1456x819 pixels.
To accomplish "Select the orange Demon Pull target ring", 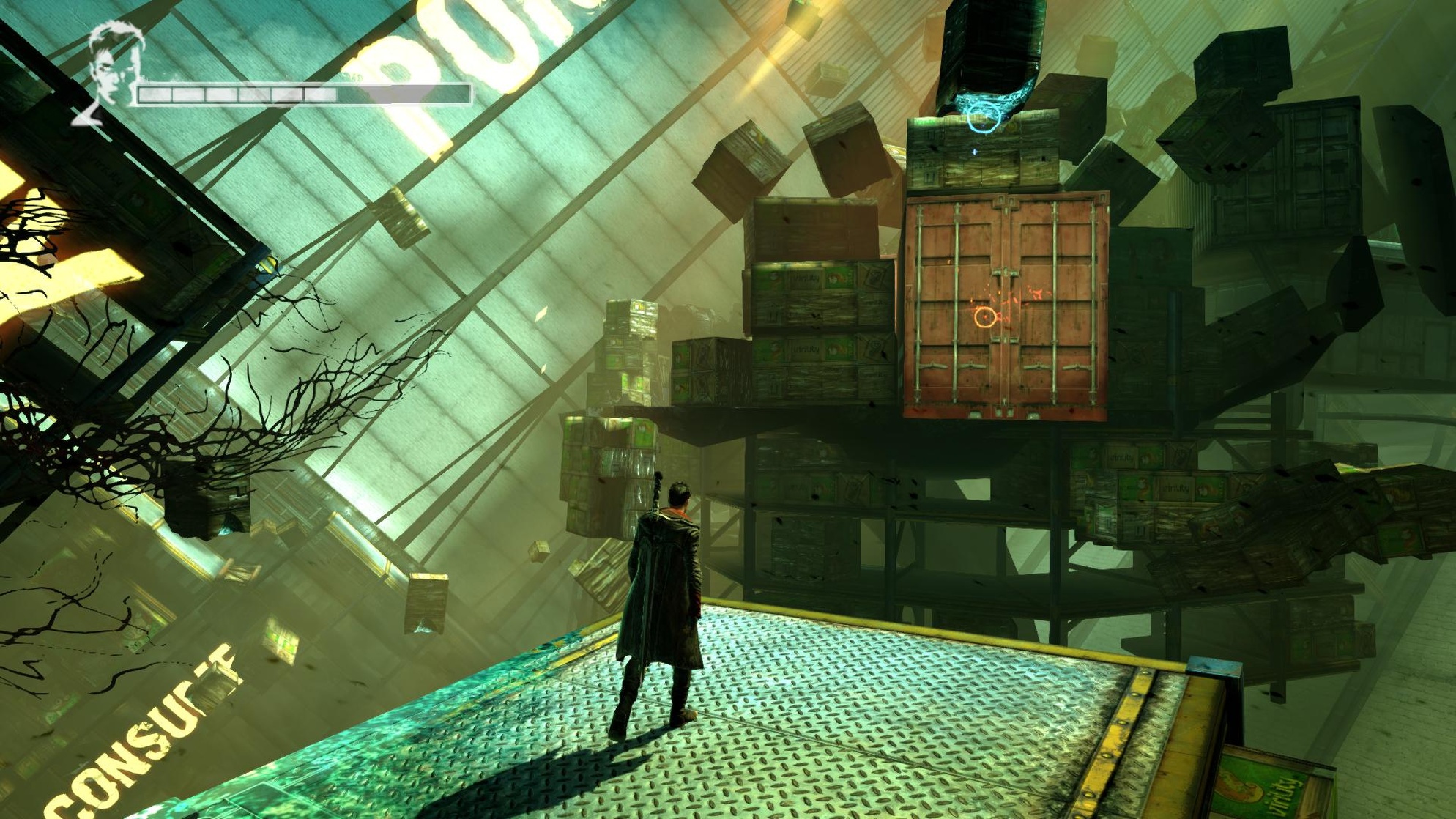I will [987, 316].
